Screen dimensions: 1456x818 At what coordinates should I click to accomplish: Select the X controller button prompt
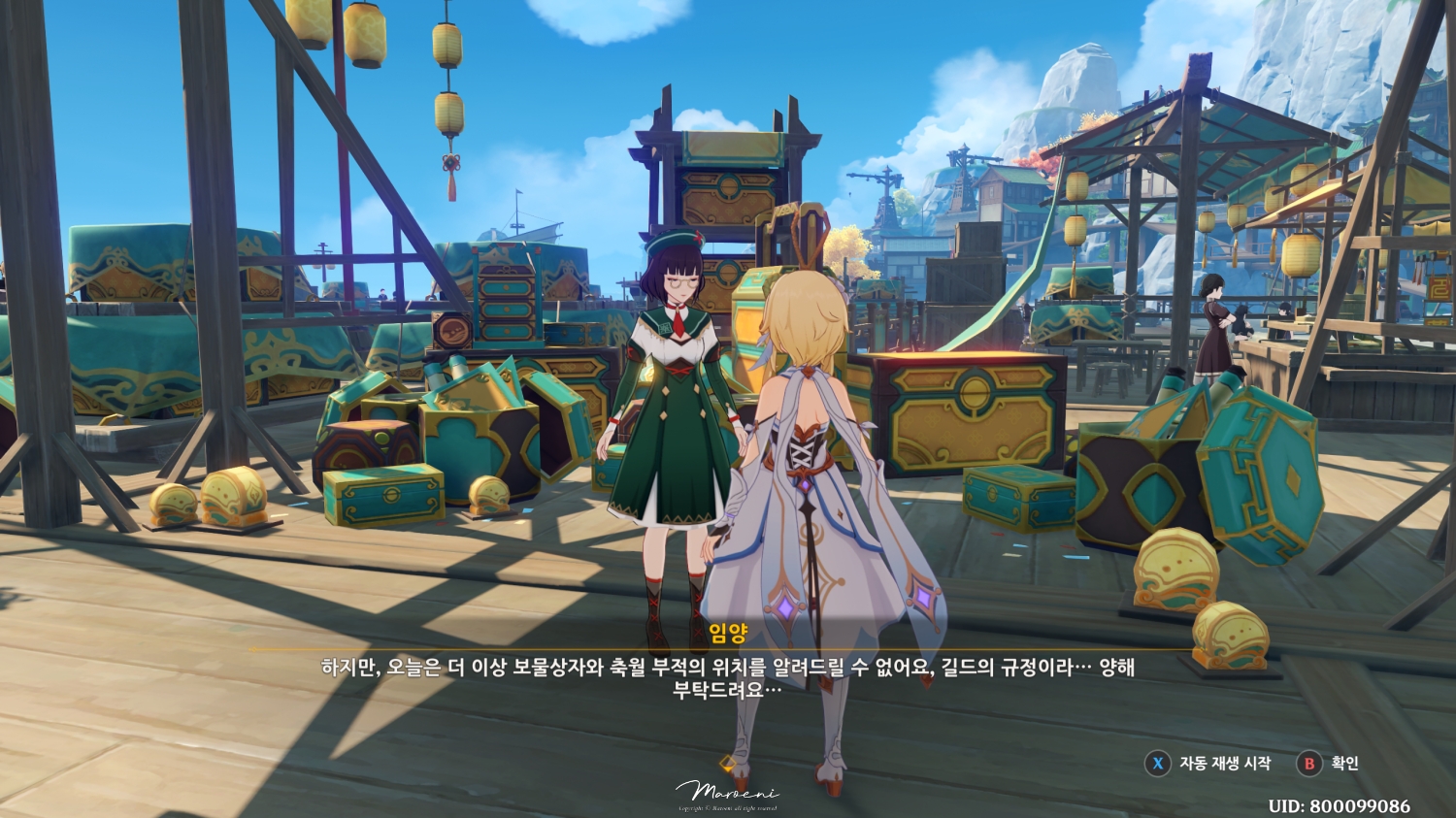[x=1157, y=764]
